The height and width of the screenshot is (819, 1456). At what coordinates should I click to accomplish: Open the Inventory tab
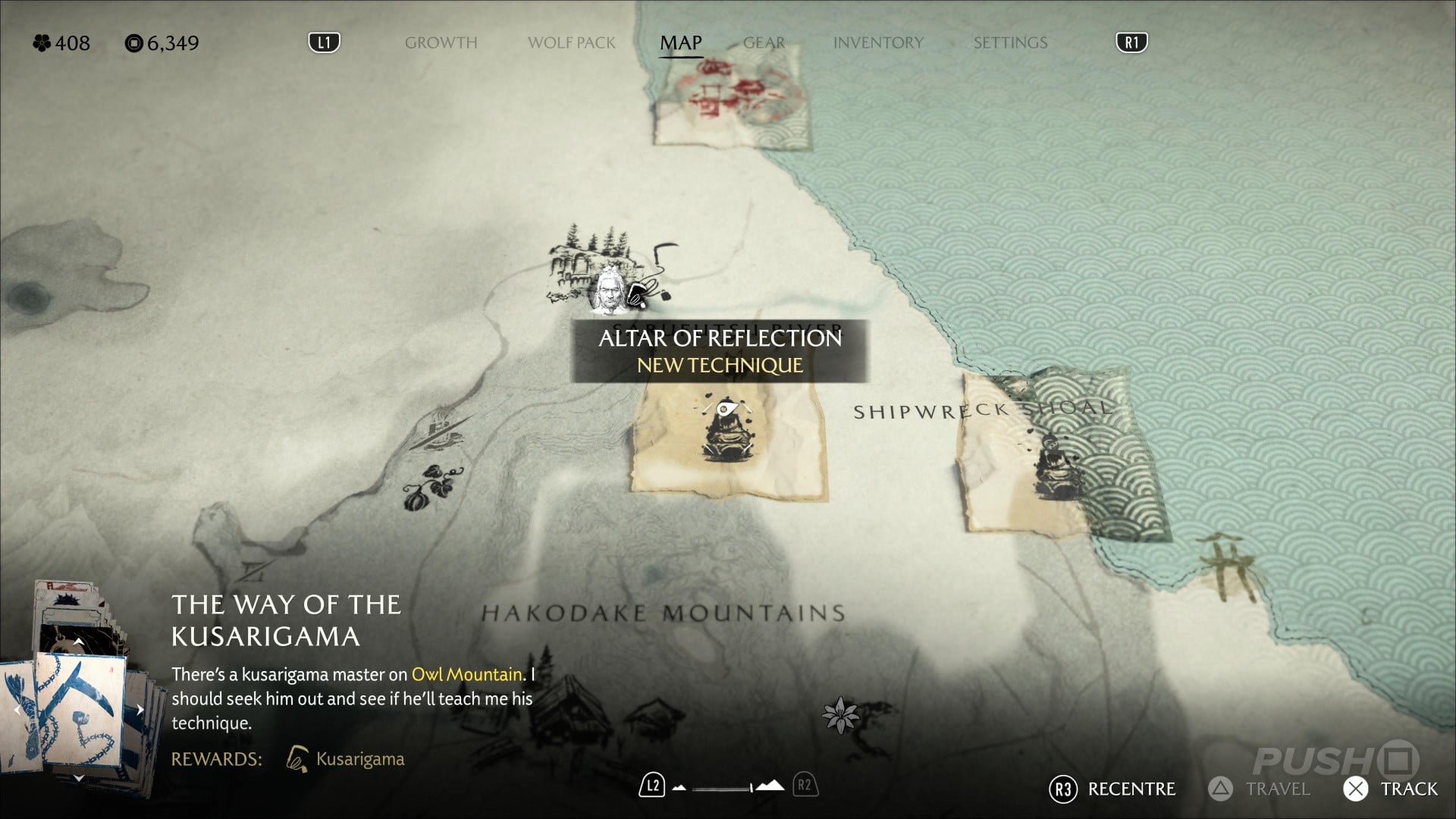(877, 43)
